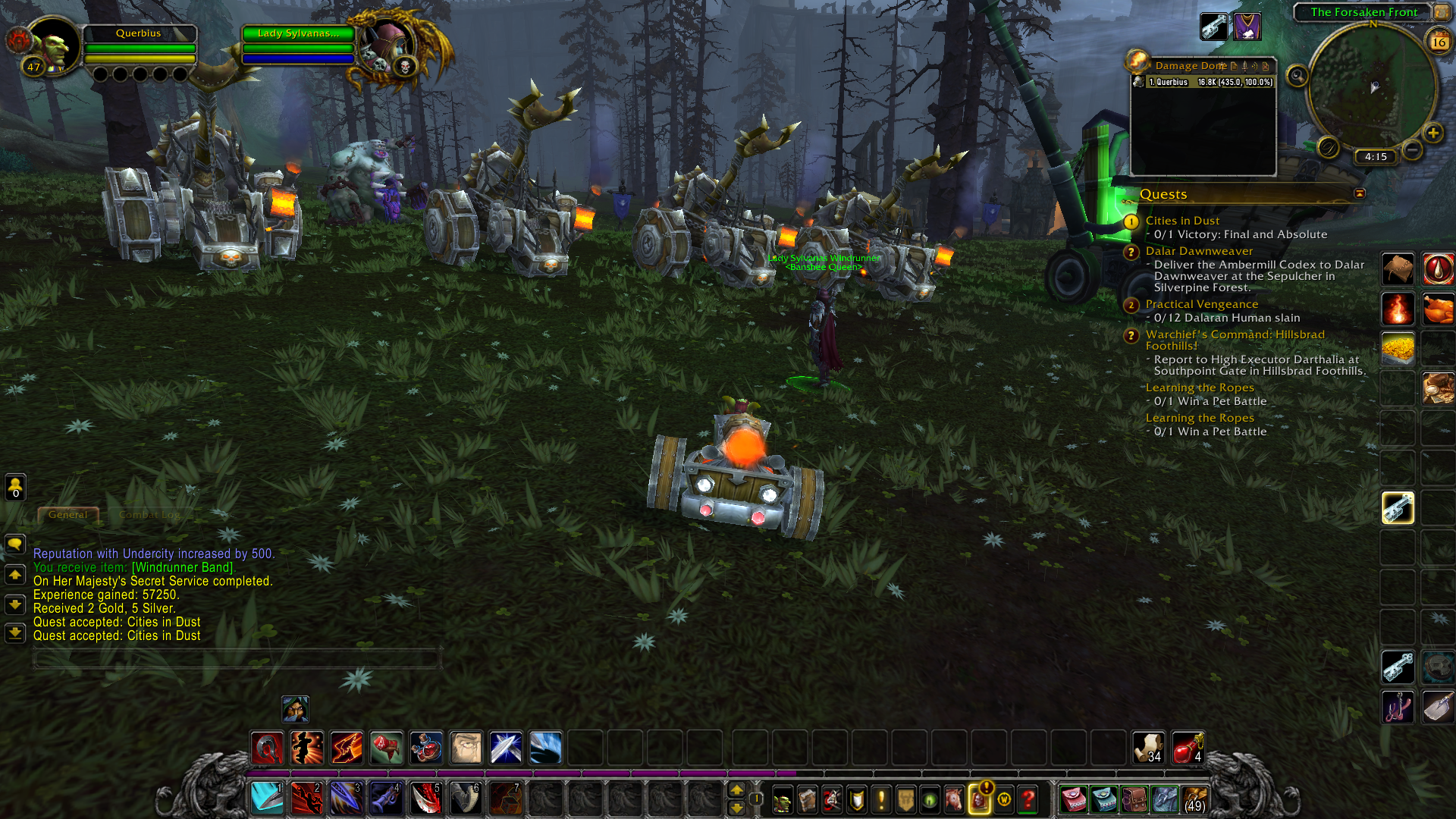The image size is (1456, 819).
Task: Select the Cities in Dust quest
Action: point(1182,221)
